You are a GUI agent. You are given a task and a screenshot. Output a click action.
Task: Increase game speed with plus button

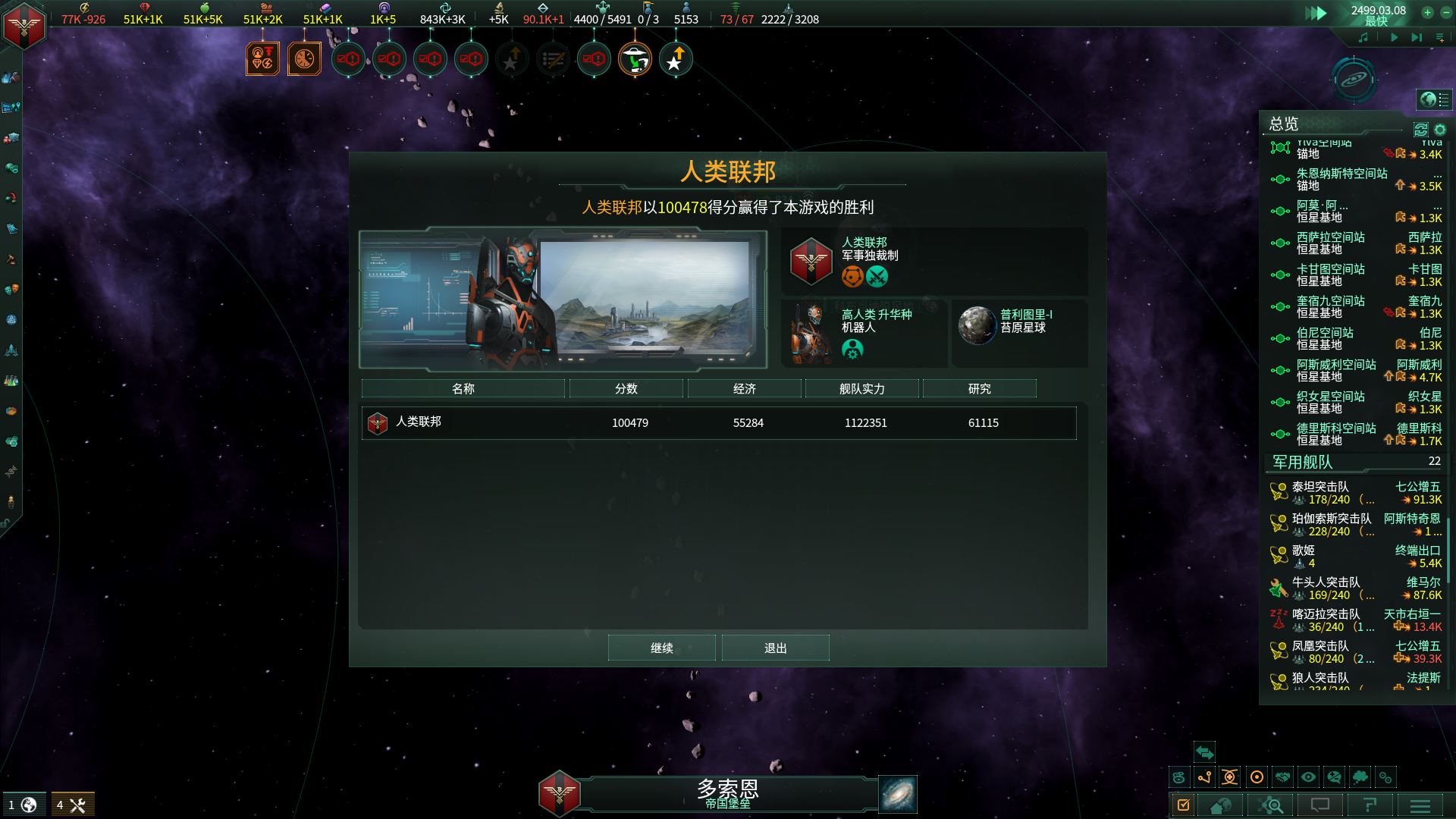tap(1427, 12)
